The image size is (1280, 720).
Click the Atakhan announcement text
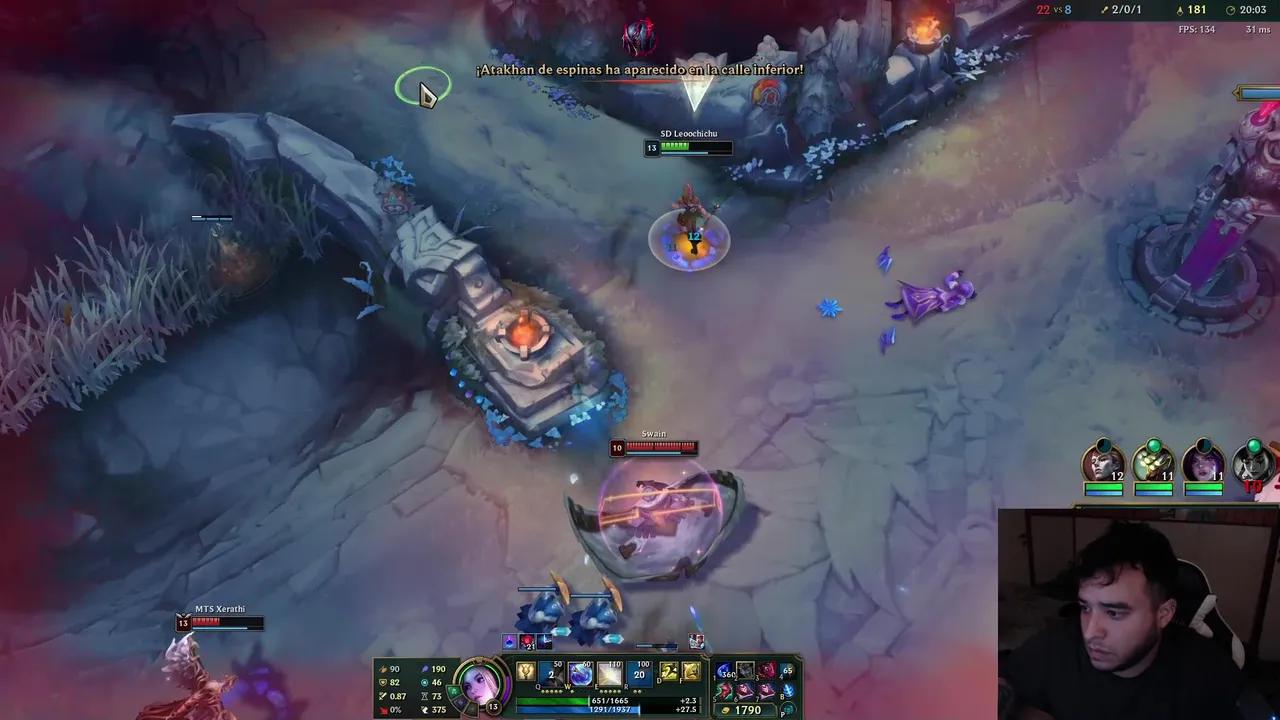click(x=640, y=70)
